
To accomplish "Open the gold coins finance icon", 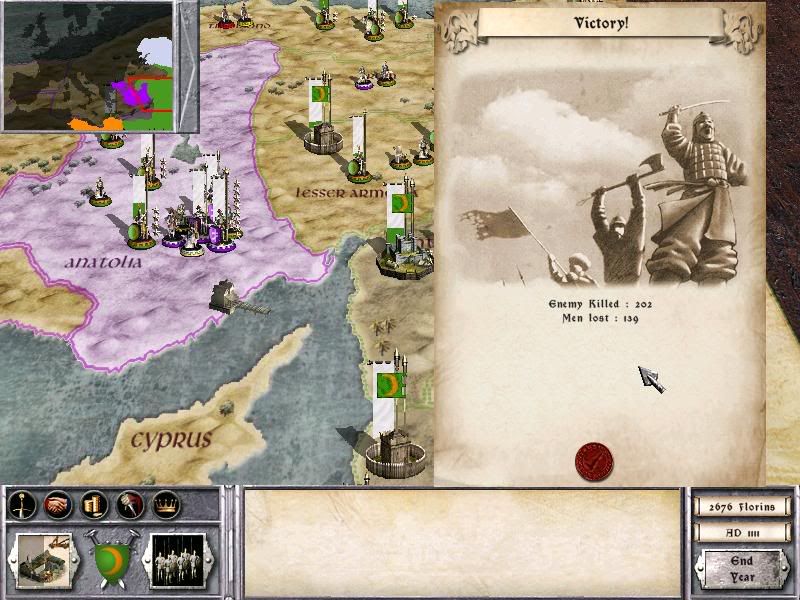I will point(93,506).
